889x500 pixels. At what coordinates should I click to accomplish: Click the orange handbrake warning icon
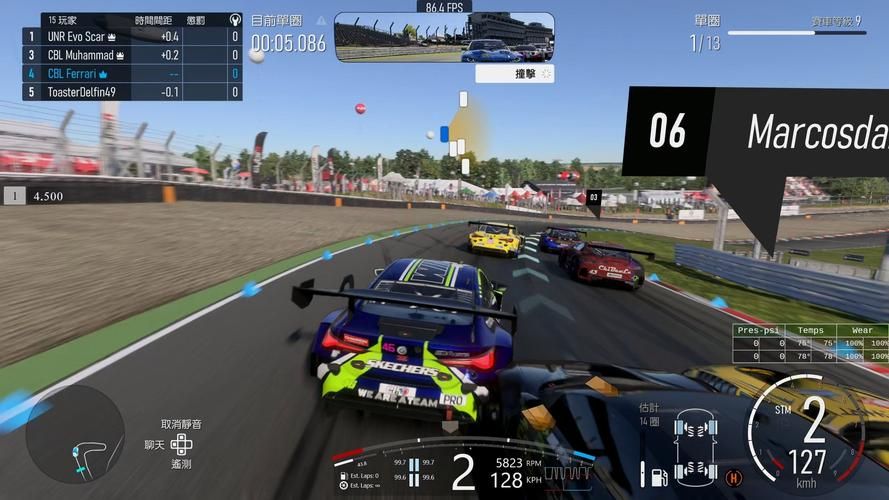click(734, 477)
